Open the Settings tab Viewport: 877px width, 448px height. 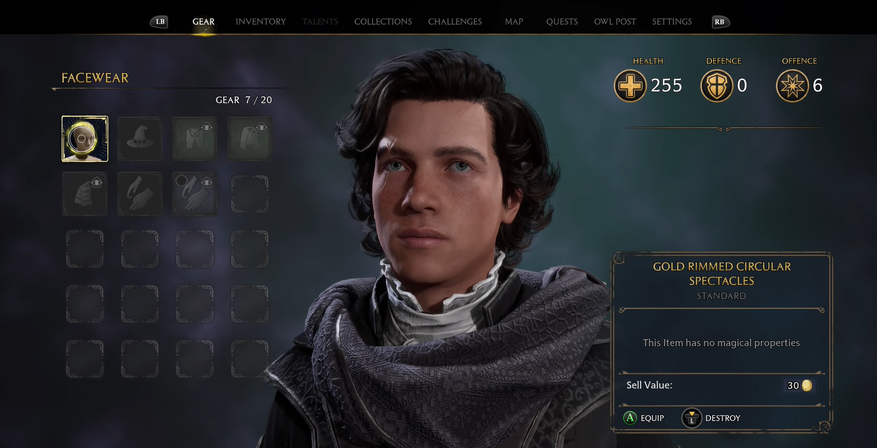click(x=672, y=22)
